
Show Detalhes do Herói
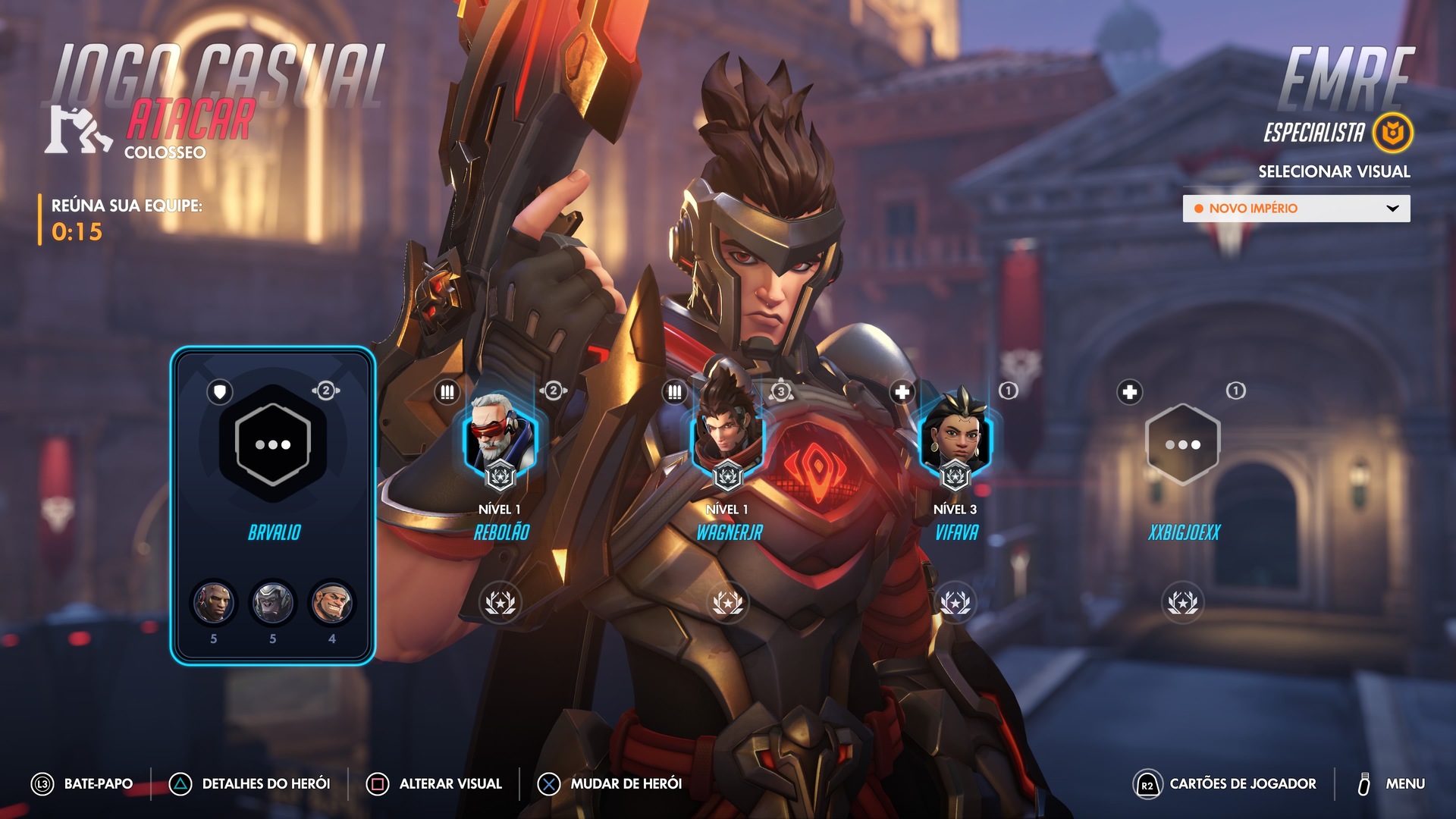pyautogui.click(x=250, y=784)
